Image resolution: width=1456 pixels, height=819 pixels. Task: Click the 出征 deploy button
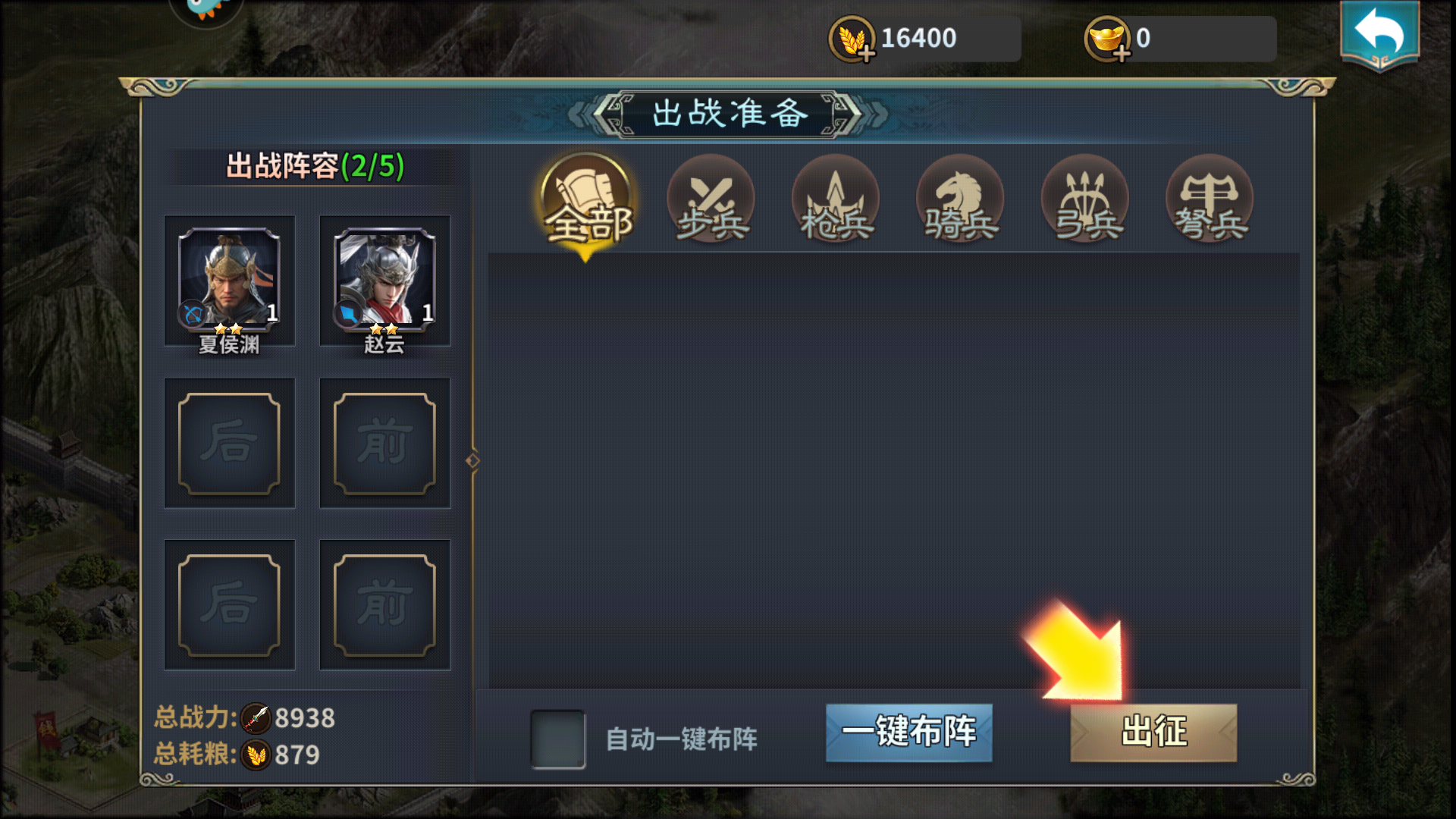1153,733
